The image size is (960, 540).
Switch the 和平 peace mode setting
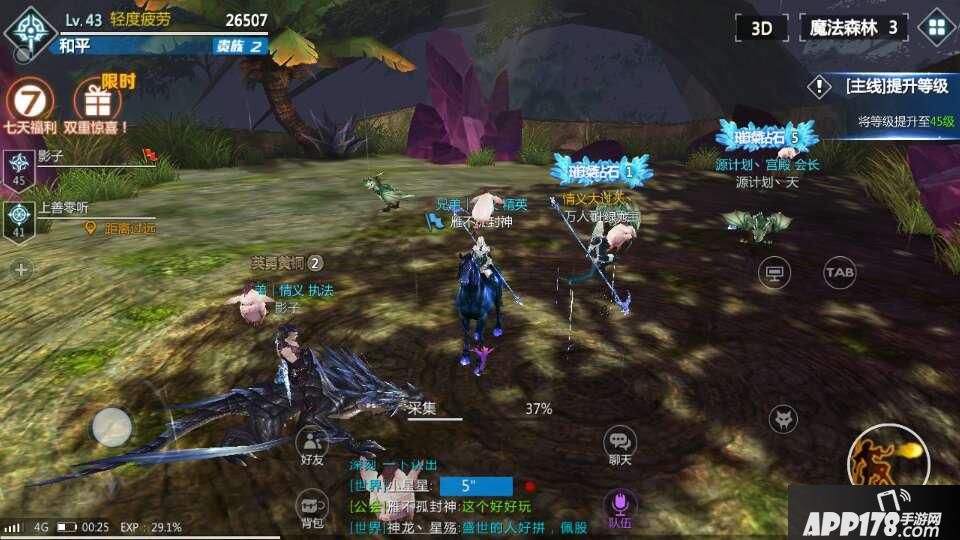(75, 45)
